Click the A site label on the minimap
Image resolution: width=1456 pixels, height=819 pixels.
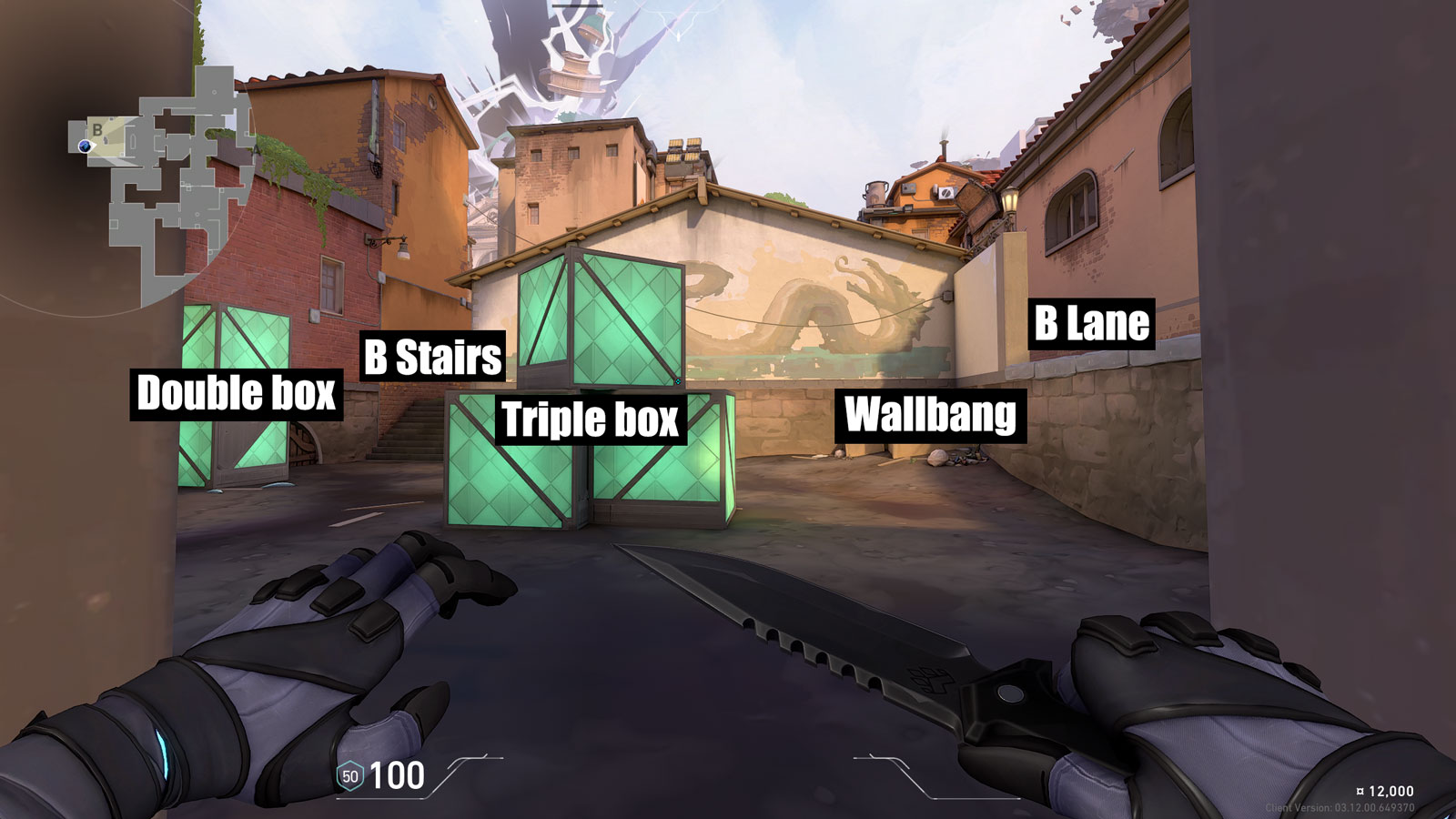(x=257, y=149)
